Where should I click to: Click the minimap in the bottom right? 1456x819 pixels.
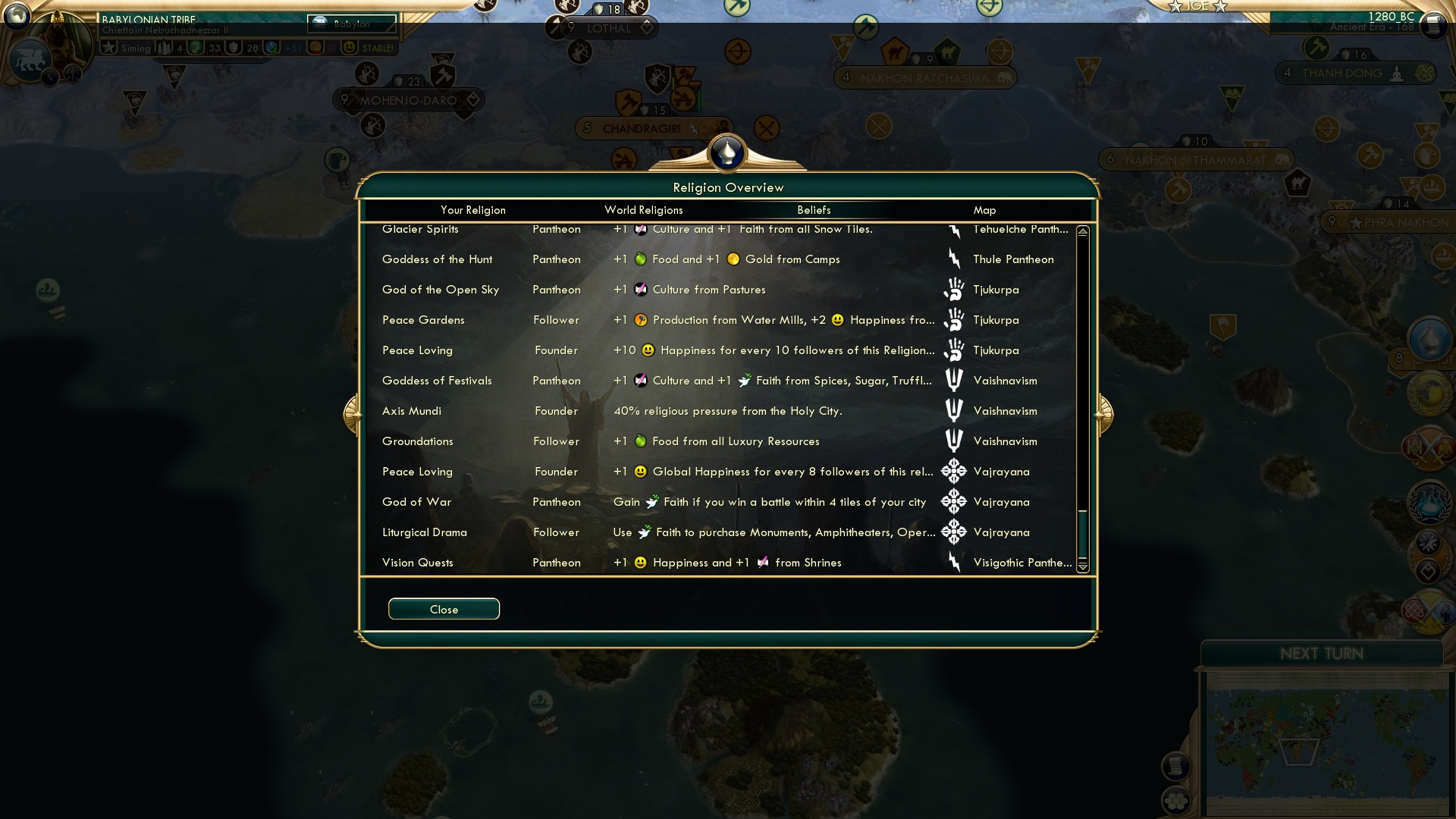pos(1329,741)
